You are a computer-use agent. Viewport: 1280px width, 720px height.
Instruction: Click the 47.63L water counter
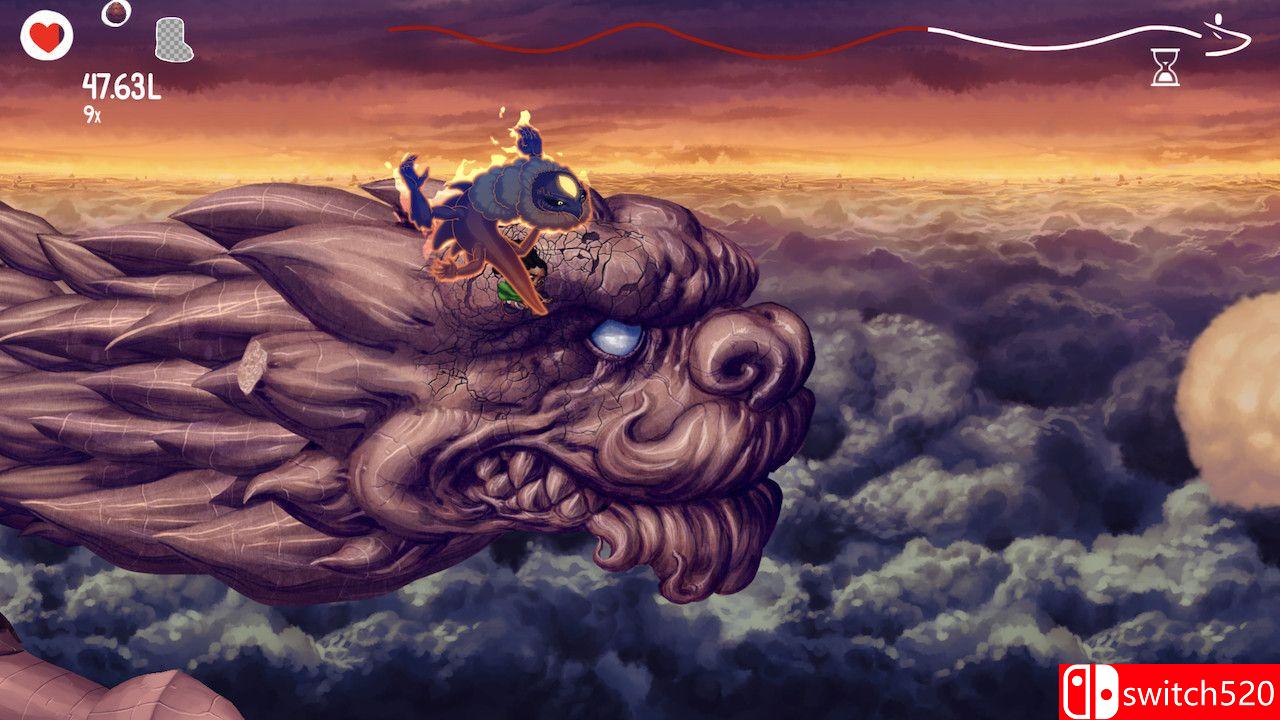point(122,87)
